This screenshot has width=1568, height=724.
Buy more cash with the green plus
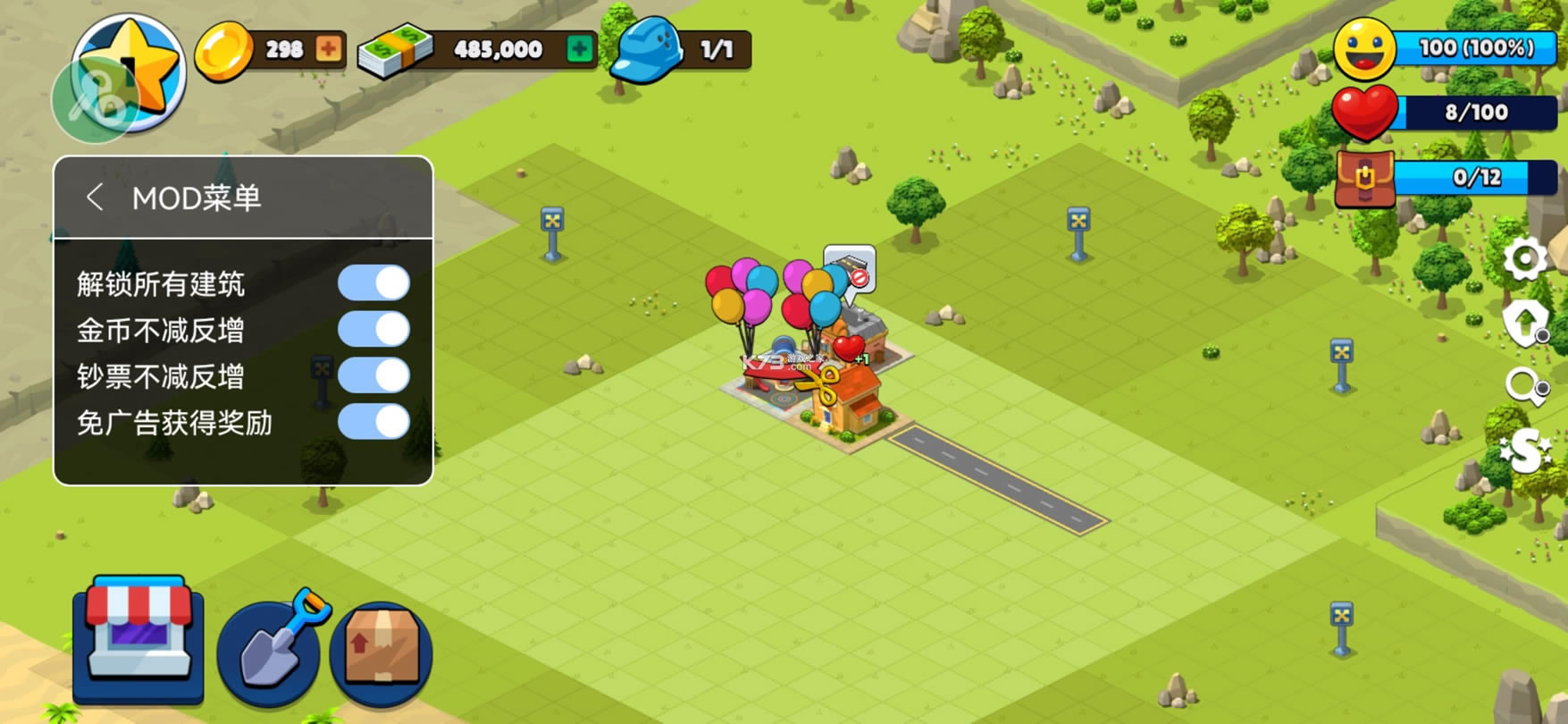[580, 49]
